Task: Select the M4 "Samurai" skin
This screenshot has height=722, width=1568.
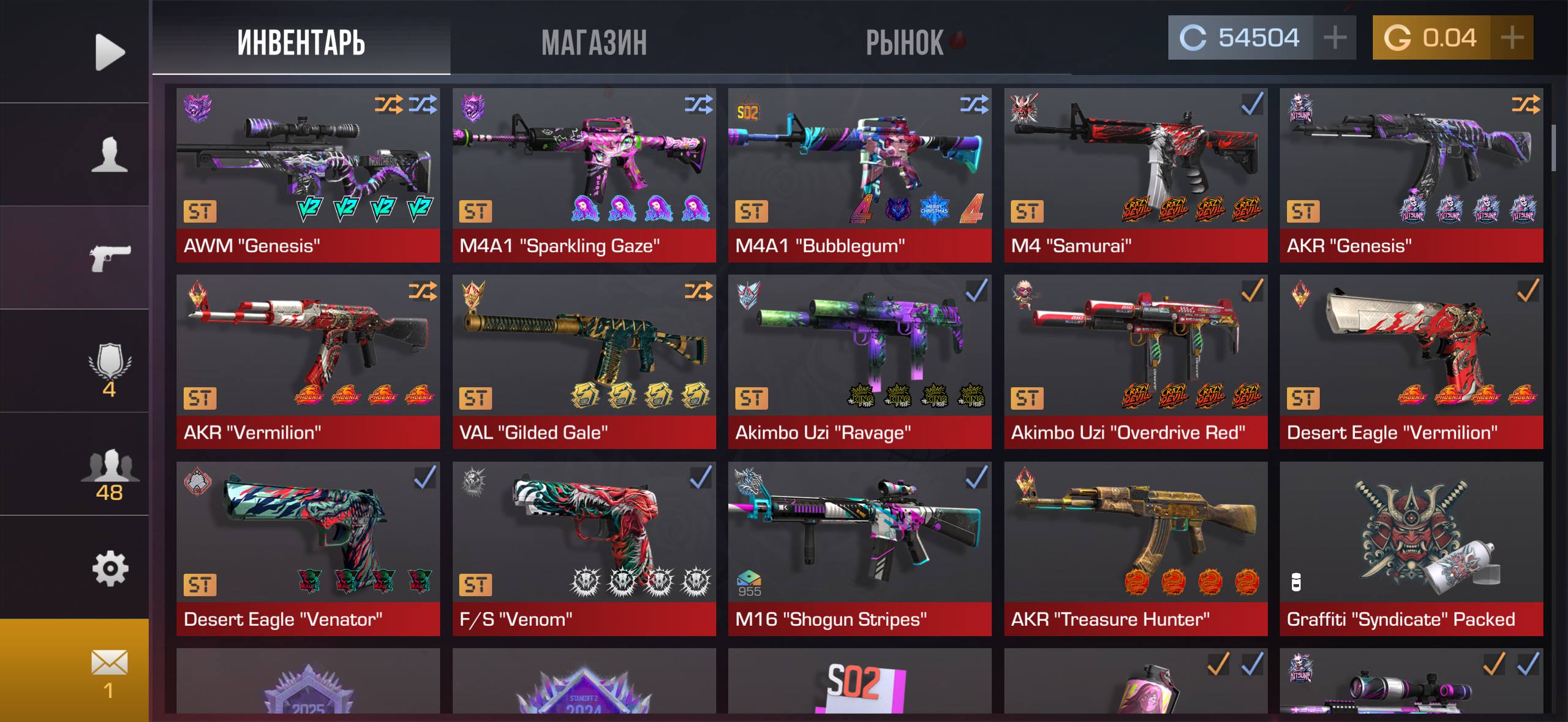Action: click(1135, 175)
